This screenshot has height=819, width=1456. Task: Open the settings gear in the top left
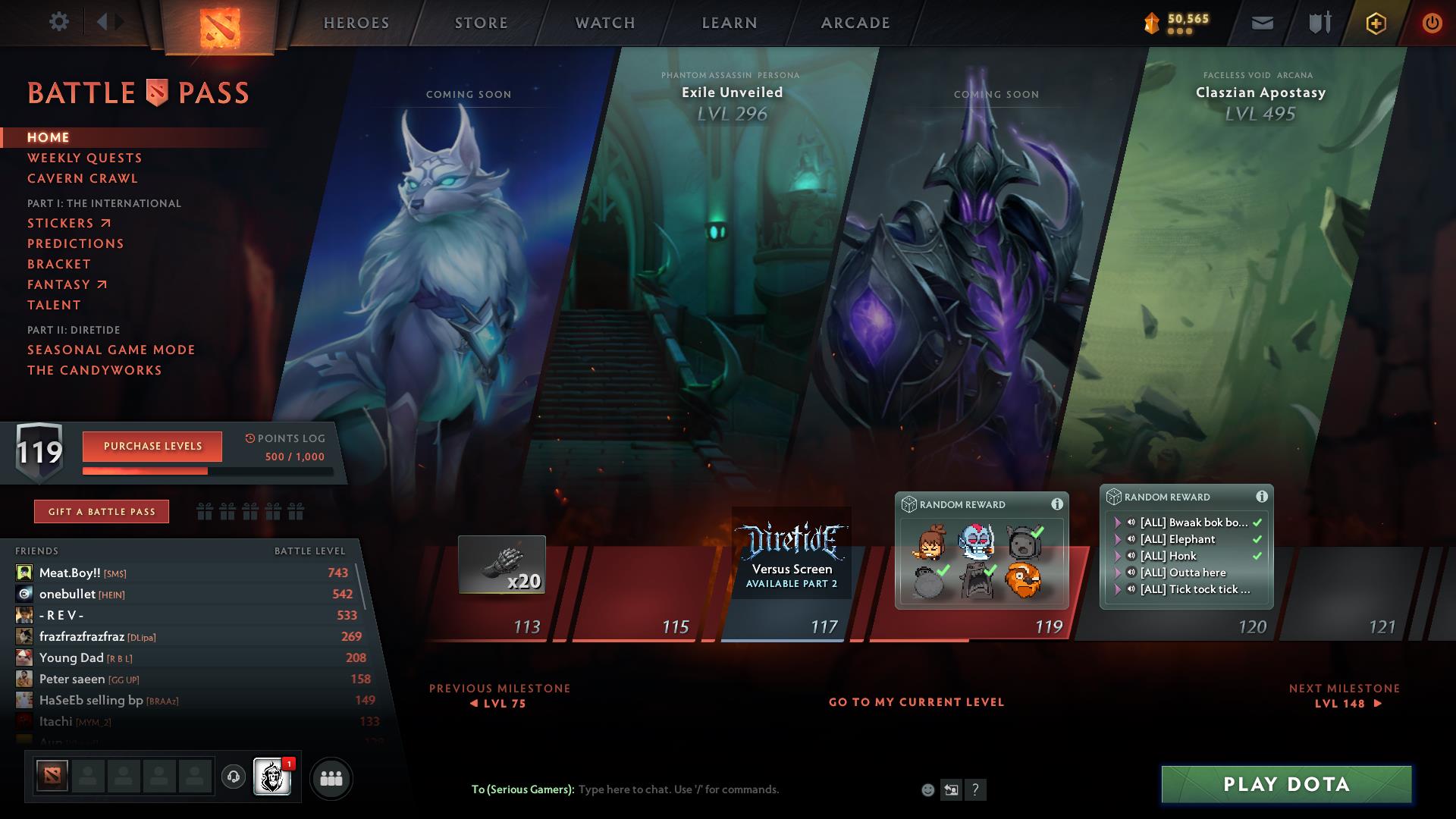point(58,22)
